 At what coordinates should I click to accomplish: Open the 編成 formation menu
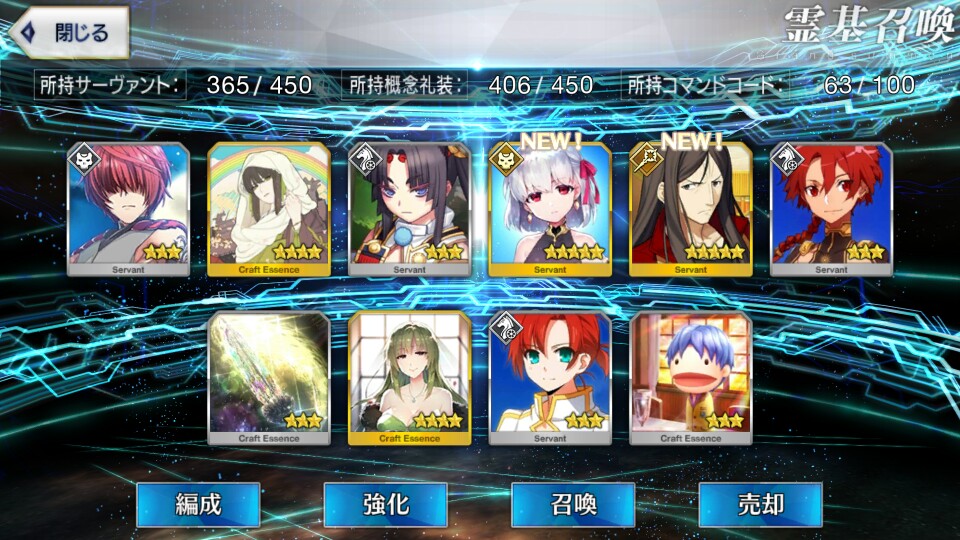point(198,504)
